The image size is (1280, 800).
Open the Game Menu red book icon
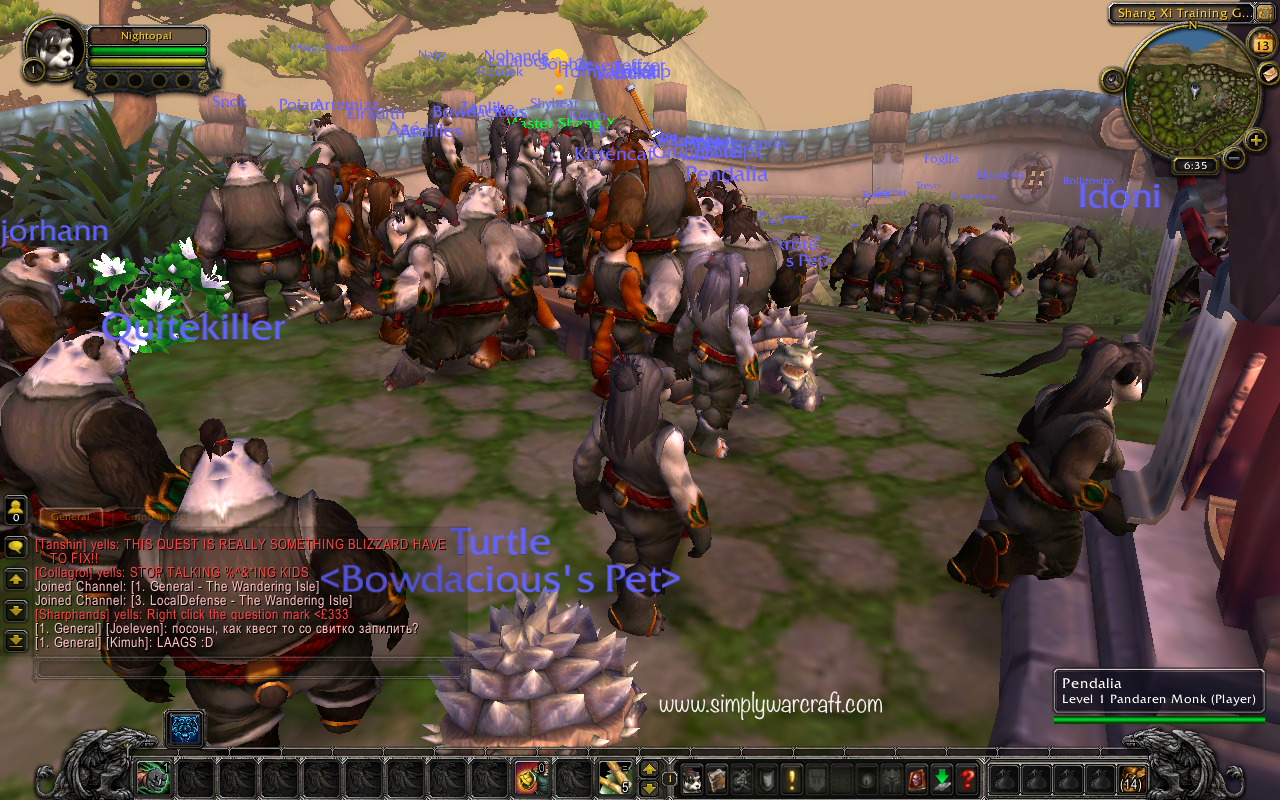(x=915, y=779)
